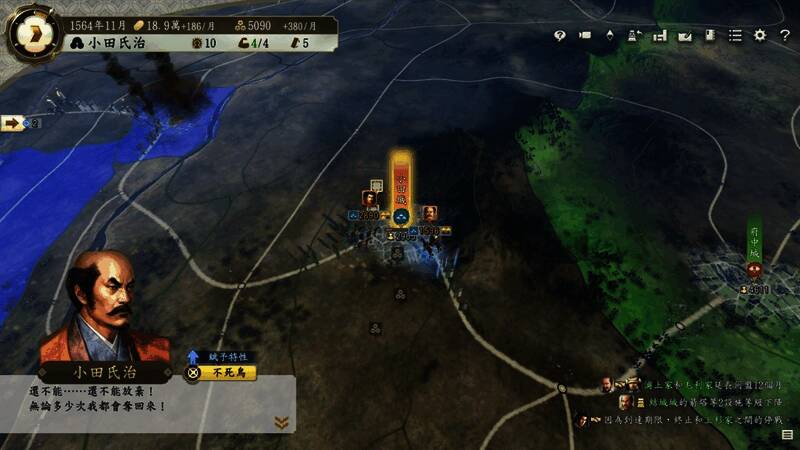
Task: Click the arrow marker at left edge
Action: (14, 123)
